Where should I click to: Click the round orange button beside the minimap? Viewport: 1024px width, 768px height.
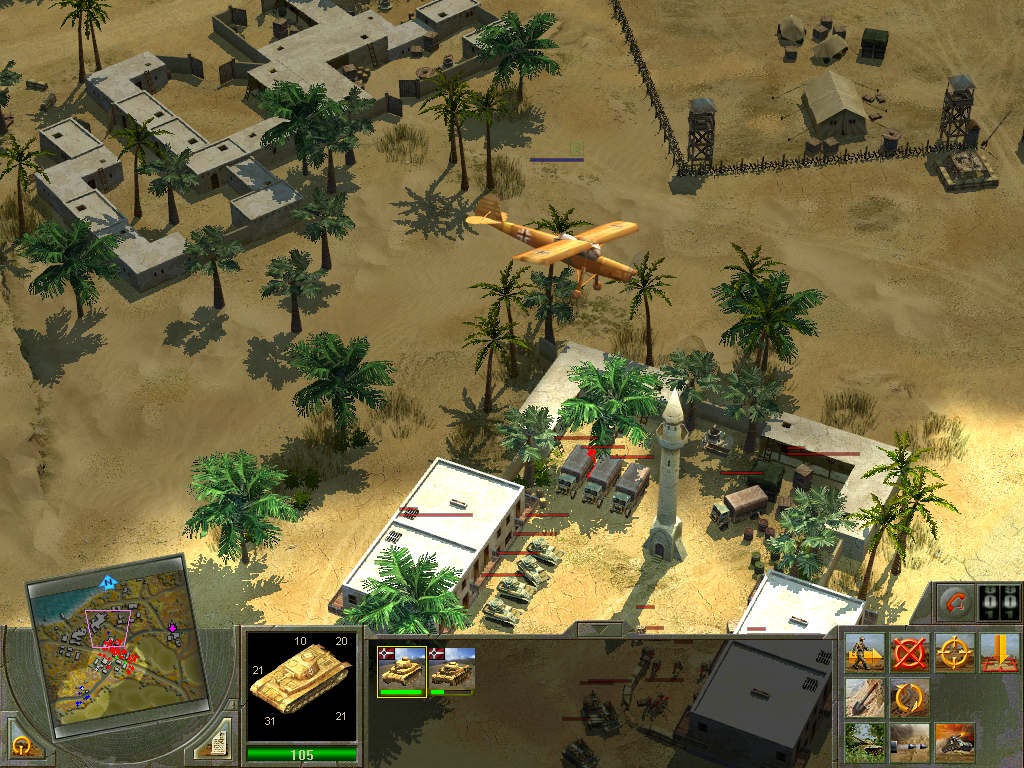(x=22, y=743)
